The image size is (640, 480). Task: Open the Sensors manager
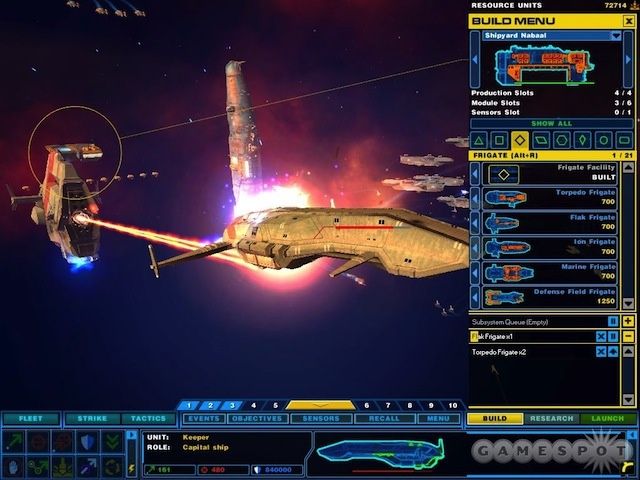320,418
